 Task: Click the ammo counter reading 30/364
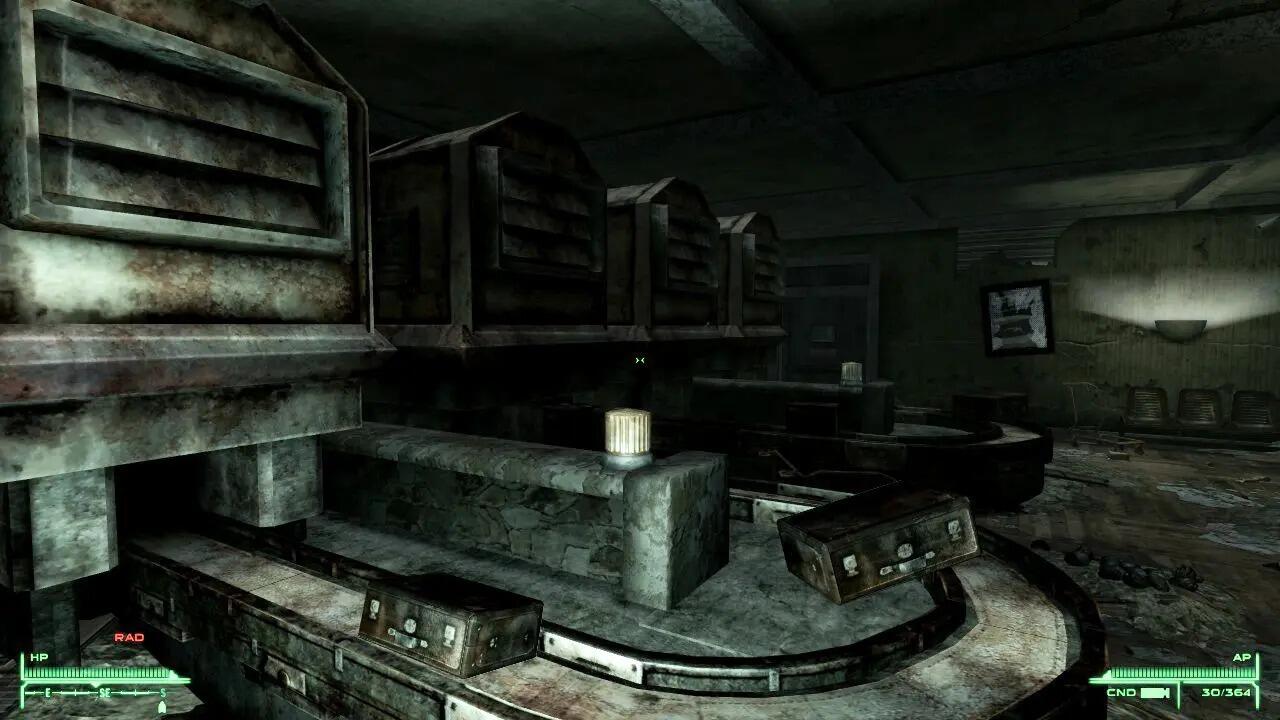(x=1226, y=693)
